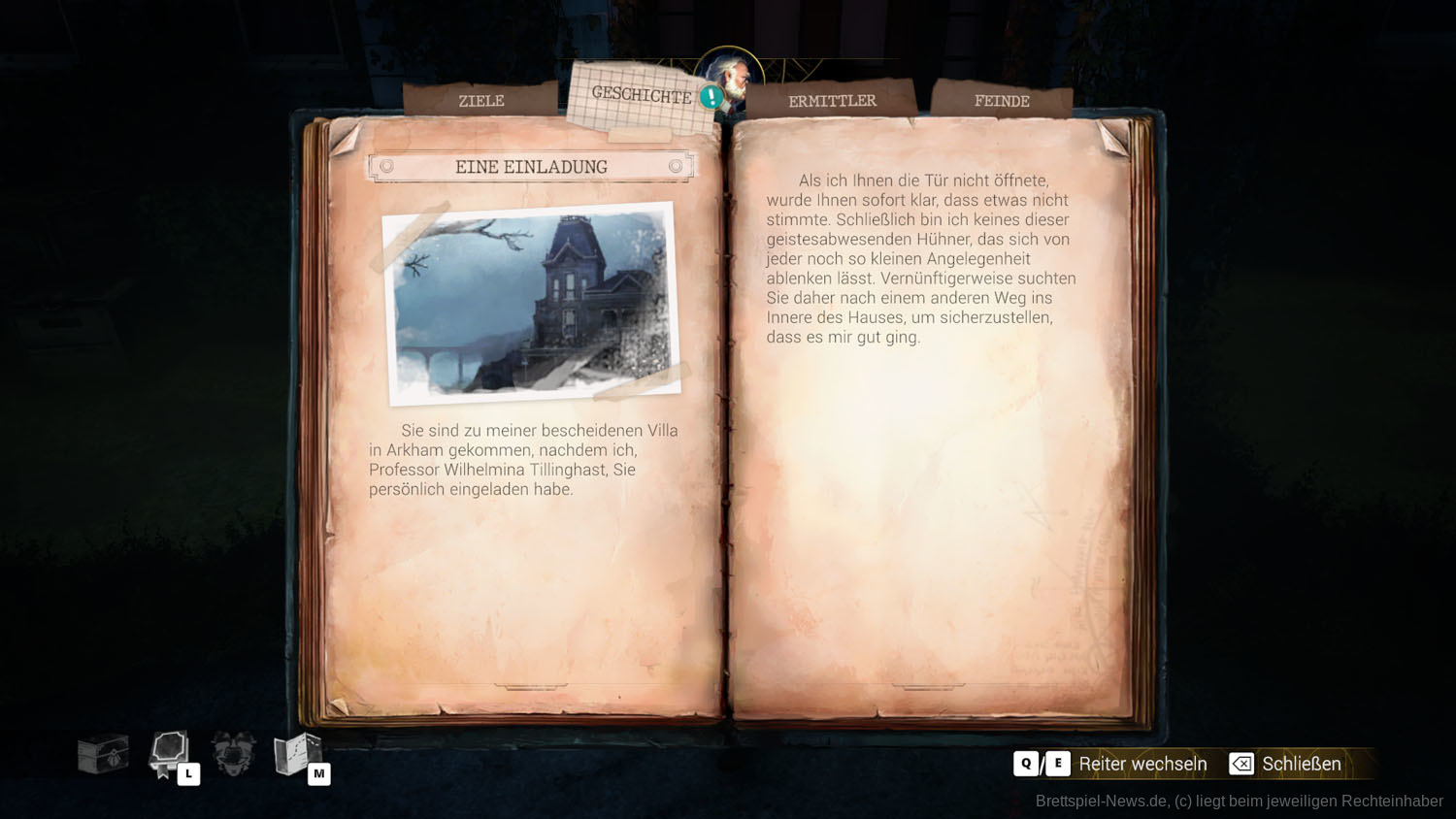
Task: Click the Schließen button
Action: pyautogui.click(x=1285, y=764)
